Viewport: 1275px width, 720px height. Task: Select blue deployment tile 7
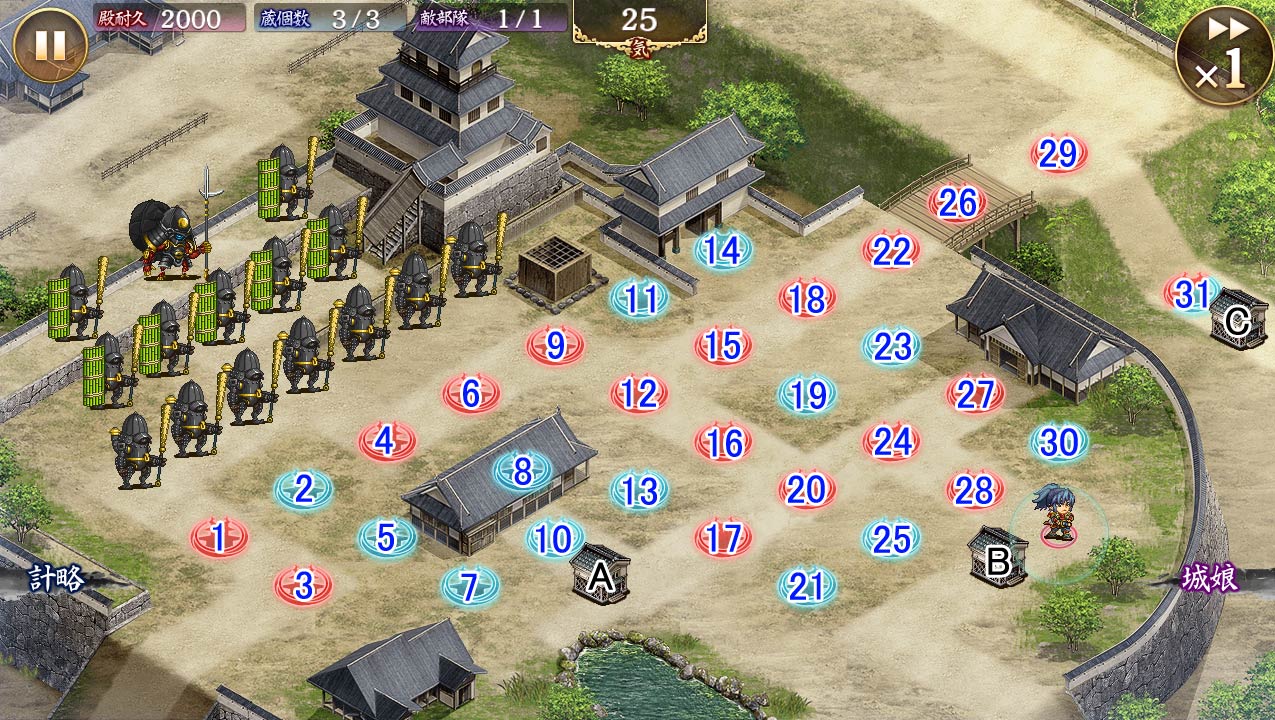470,586
